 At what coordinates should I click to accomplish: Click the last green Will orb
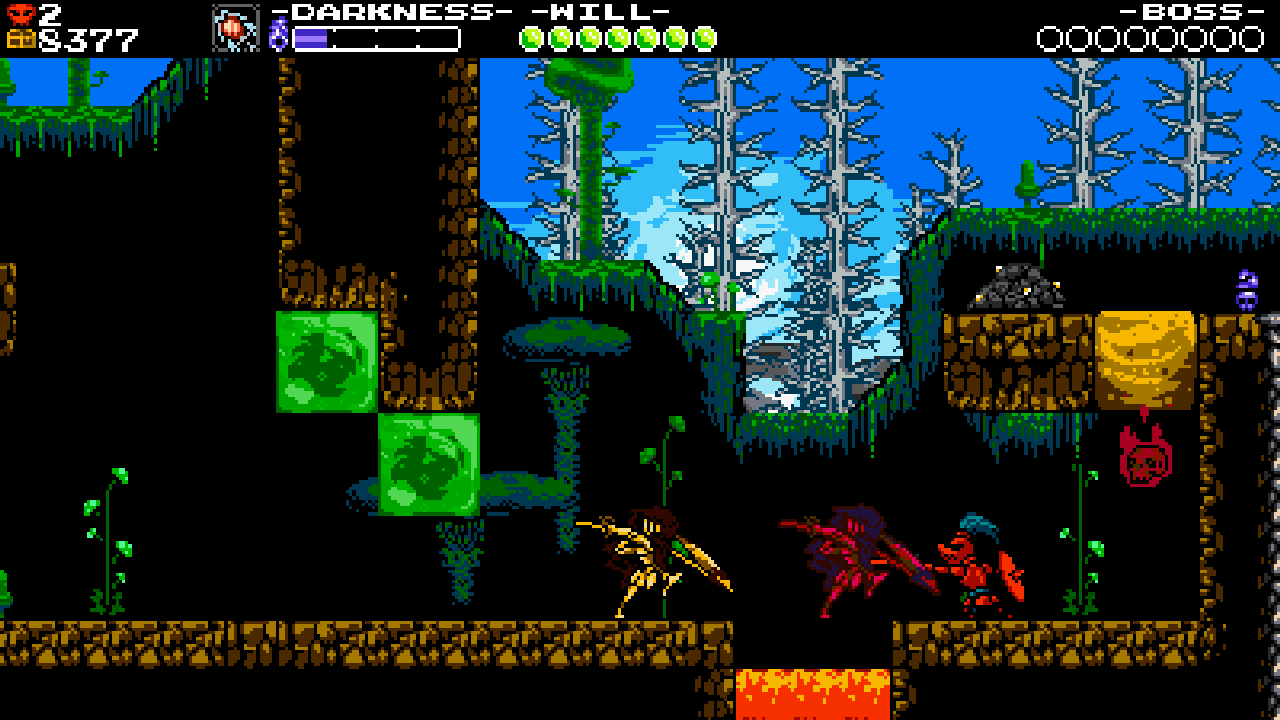[703, 38]
